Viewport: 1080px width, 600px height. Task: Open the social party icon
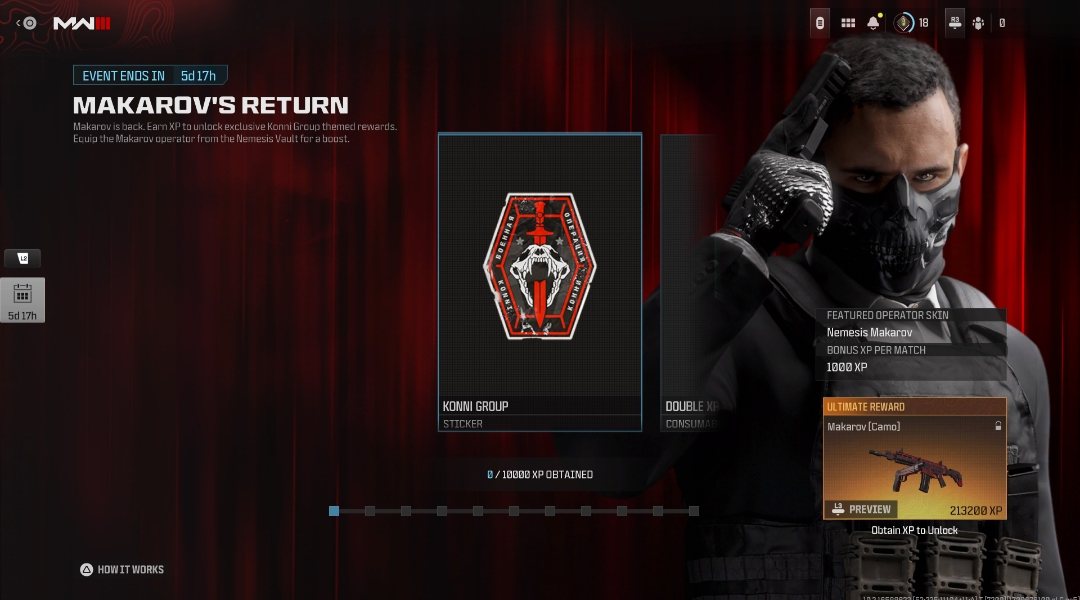[978, 23]
